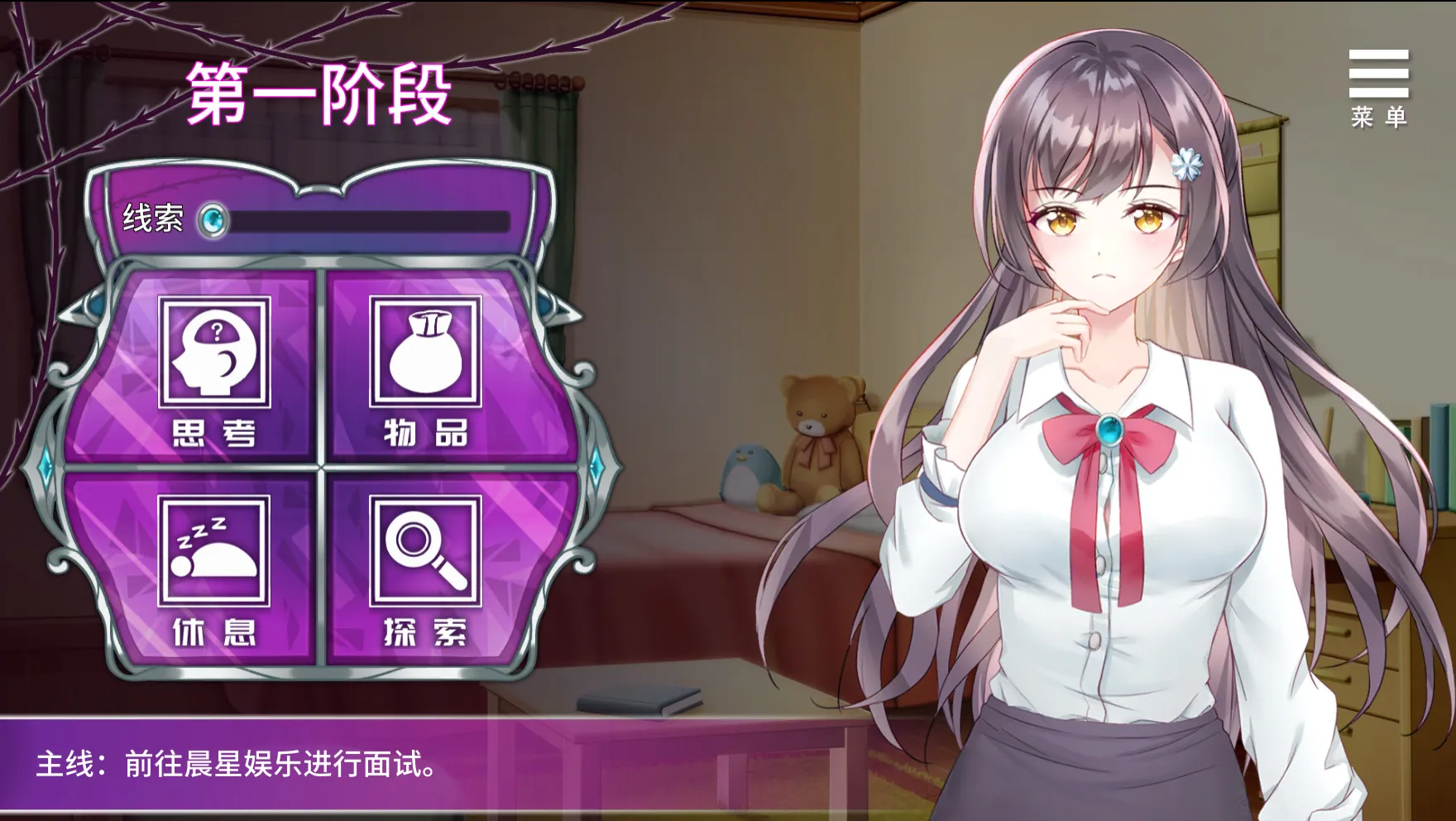Toggle the 休息 action panel
The image size is (1456, 821).
coord(215,579)
